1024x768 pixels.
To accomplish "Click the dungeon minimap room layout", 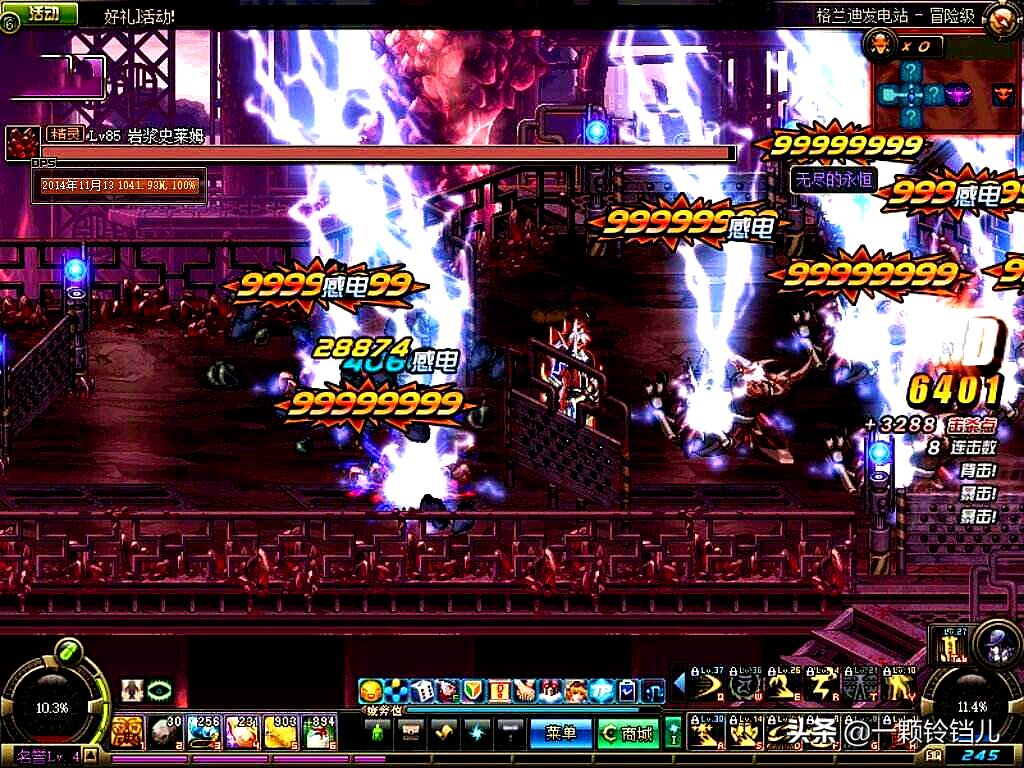I will pyautogui.click(x=920, y=94).
